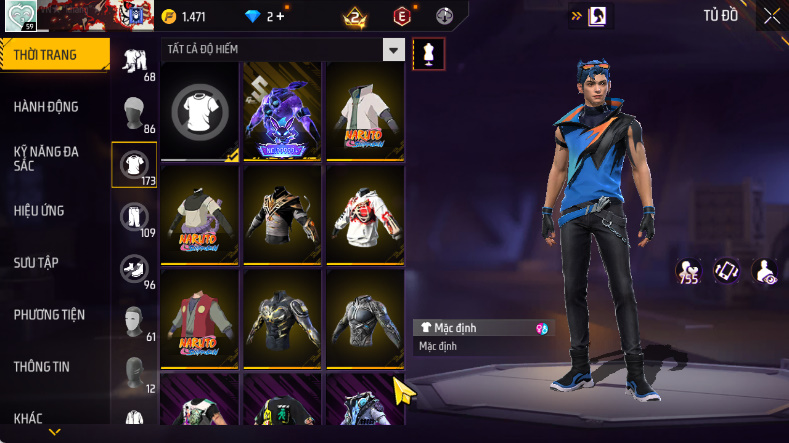The height and width of the screenshot is (443, 789).
Task: Open the shoes category with 96 items
Action: click(x=134, y=268)
